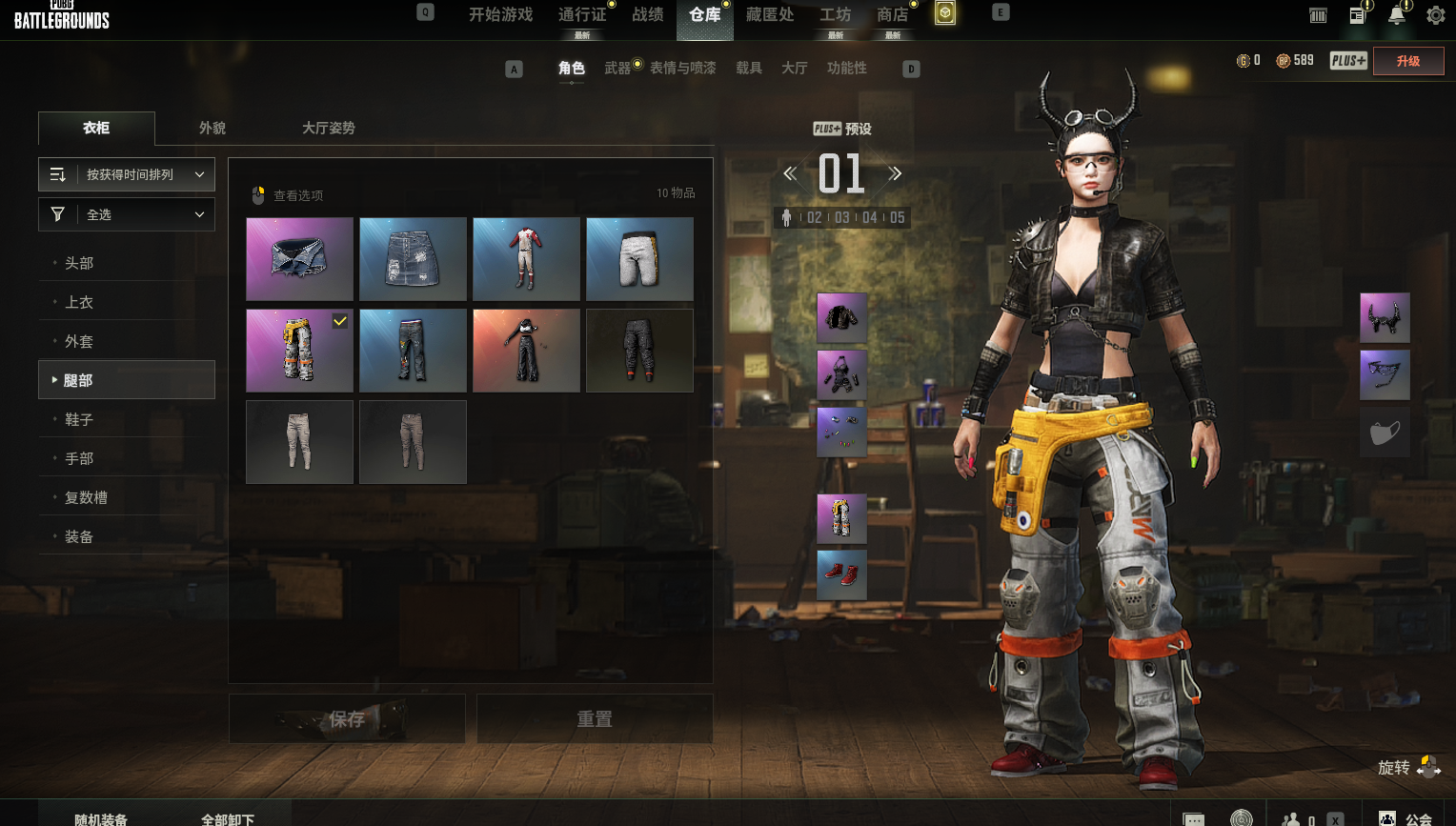
Task: Go to the next preset with right arrow
Action: (895, 174)
